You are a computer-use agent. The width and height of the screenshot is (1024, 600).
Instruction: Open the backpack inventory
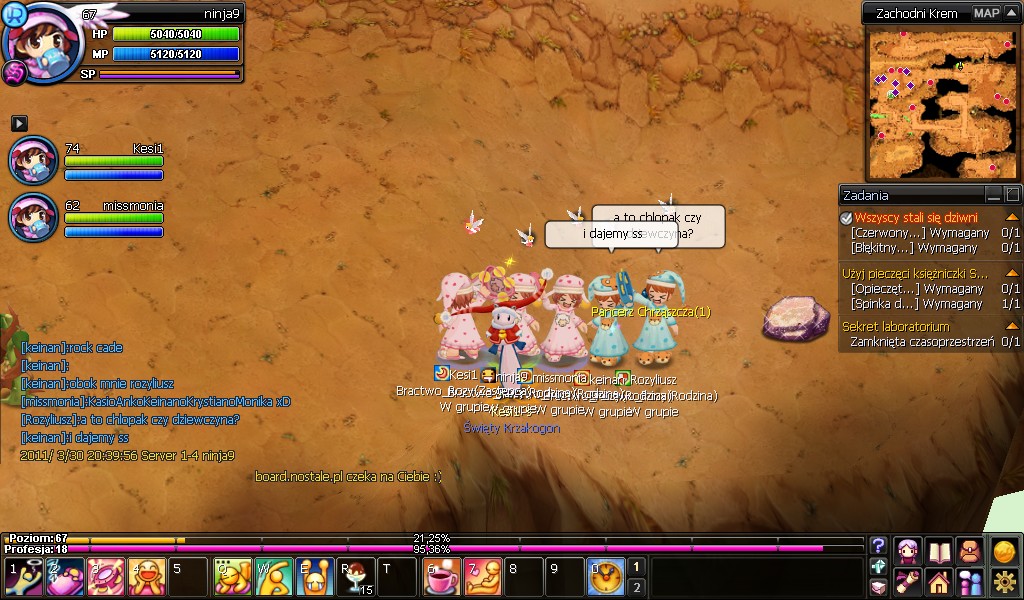pos(970,550)
